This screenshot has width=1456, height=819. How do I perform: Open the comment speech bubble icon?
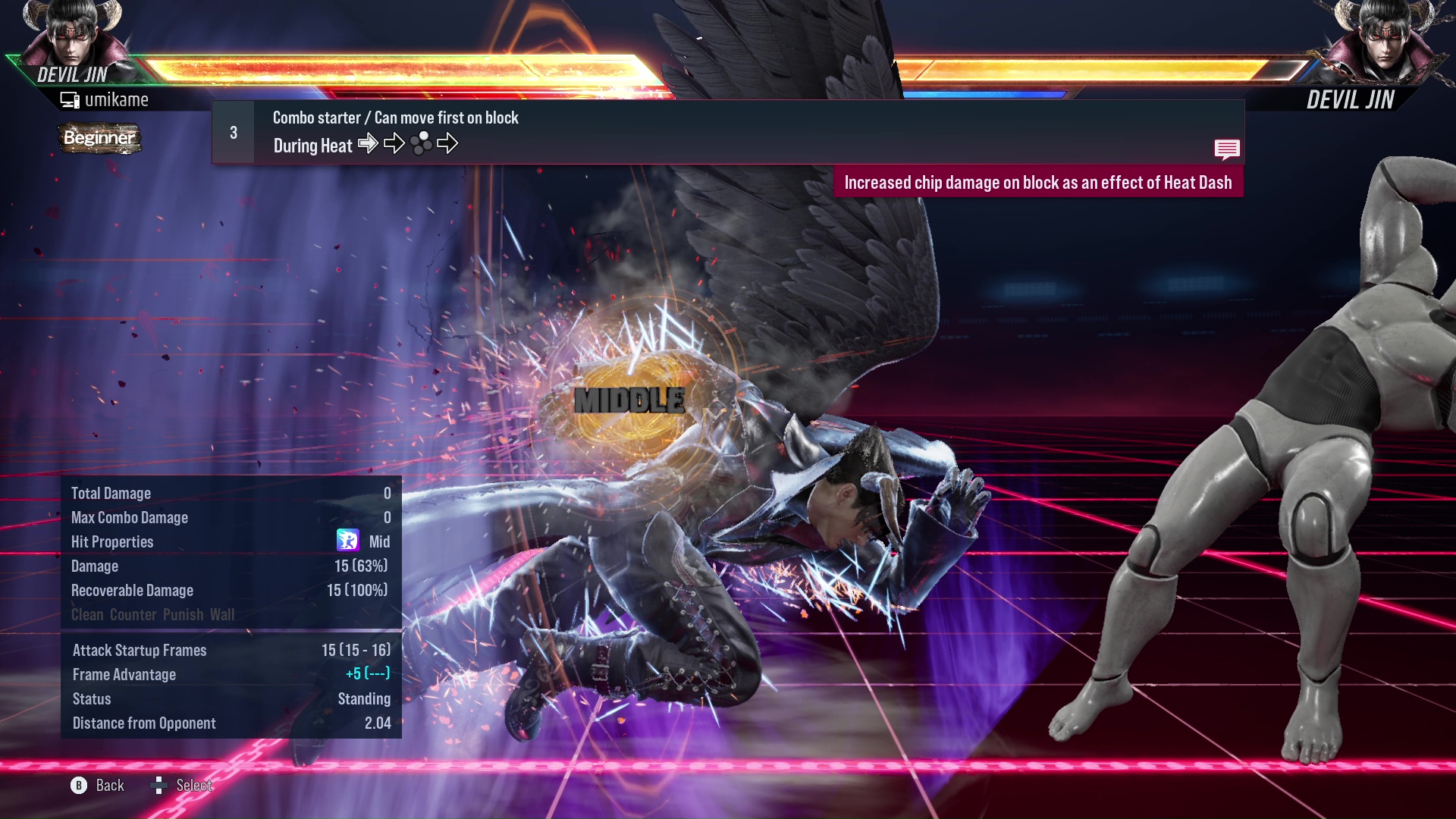pos(1227,149)
